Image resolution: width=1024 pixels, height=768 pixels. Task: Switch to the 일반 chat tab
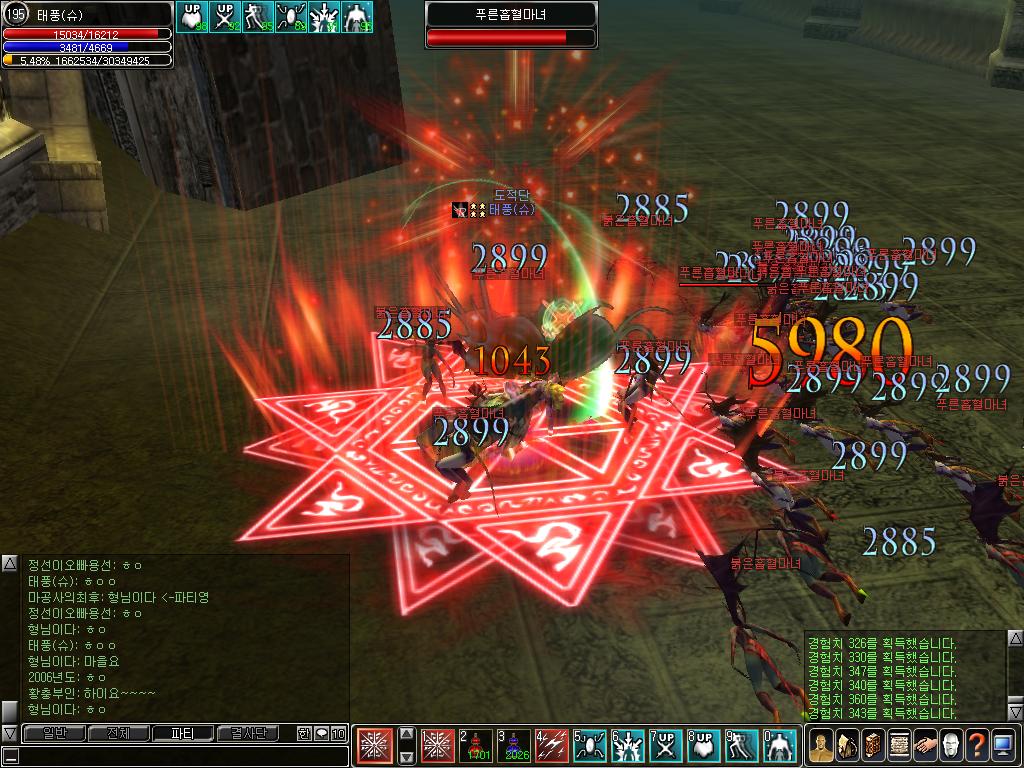54,734
